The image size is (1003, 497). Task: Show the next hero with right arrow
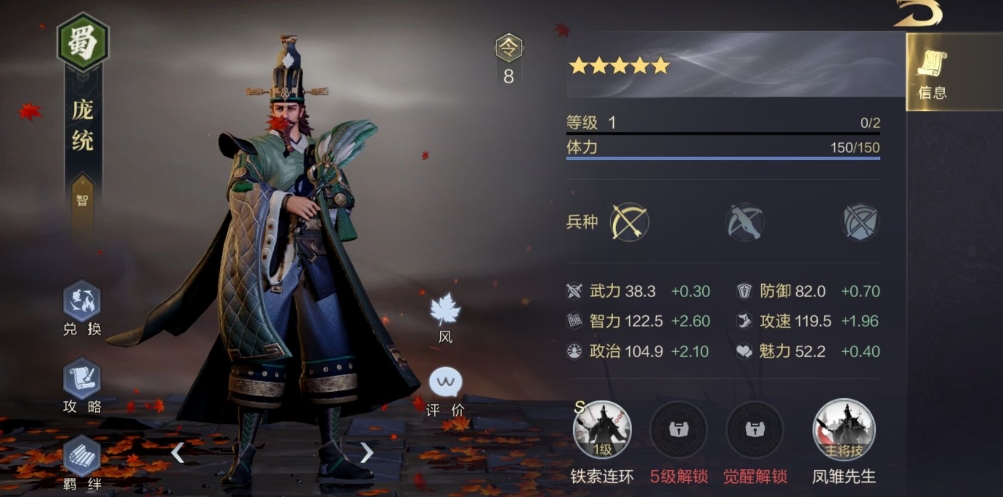click(x=366, y=453)
